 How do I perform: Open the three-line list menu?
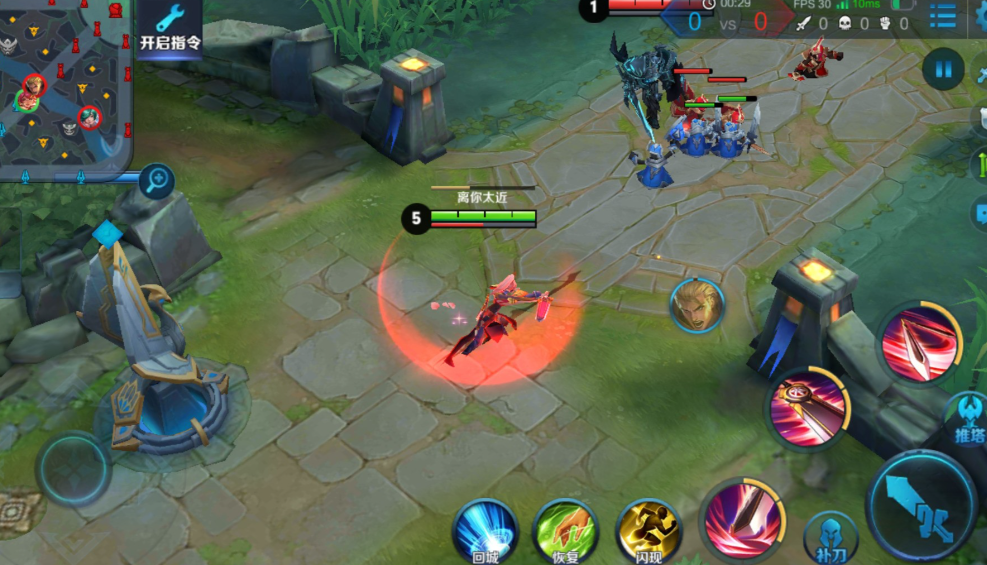click(943, 16)
